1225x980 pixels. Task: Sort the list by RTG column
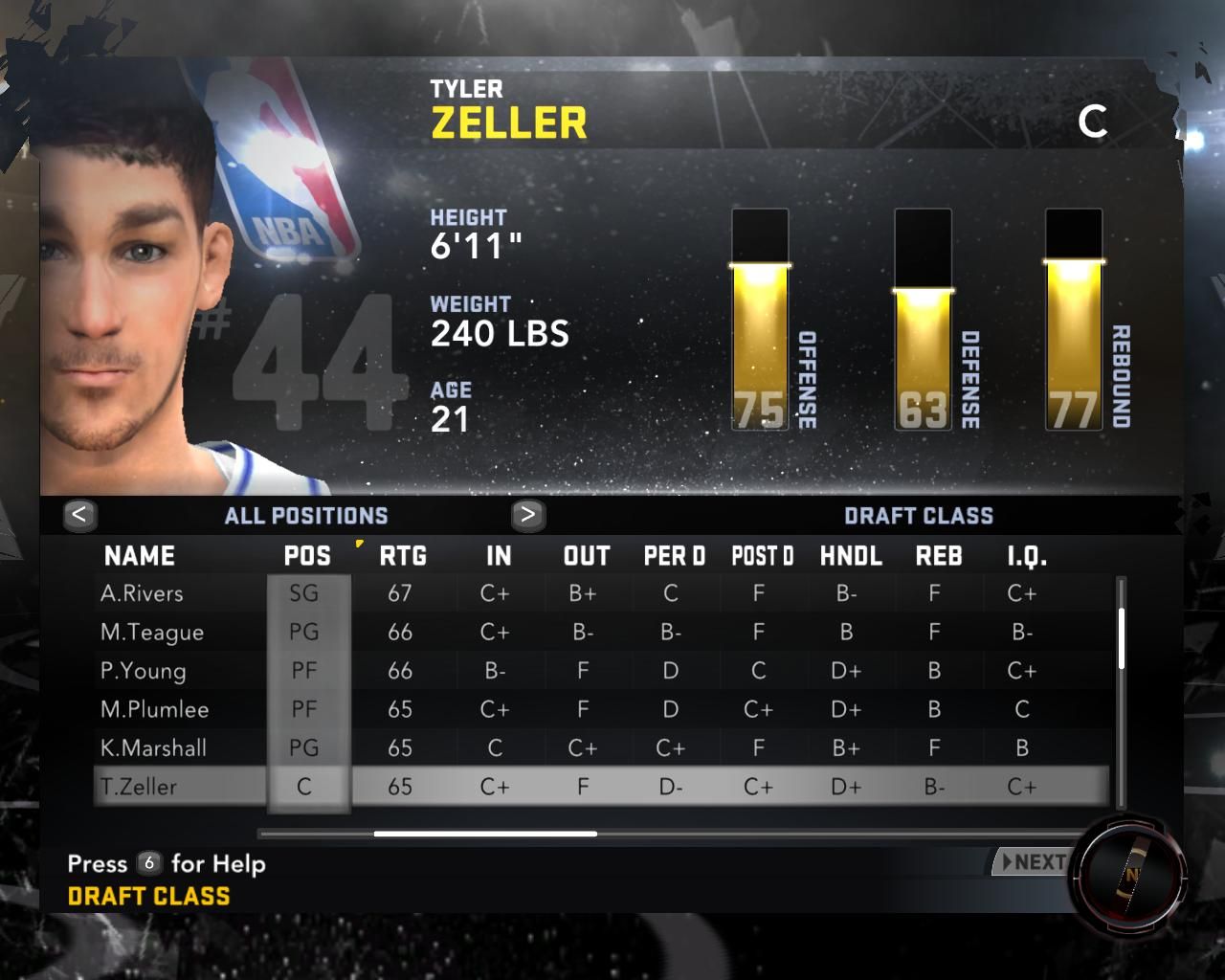[x=403, y=556]
